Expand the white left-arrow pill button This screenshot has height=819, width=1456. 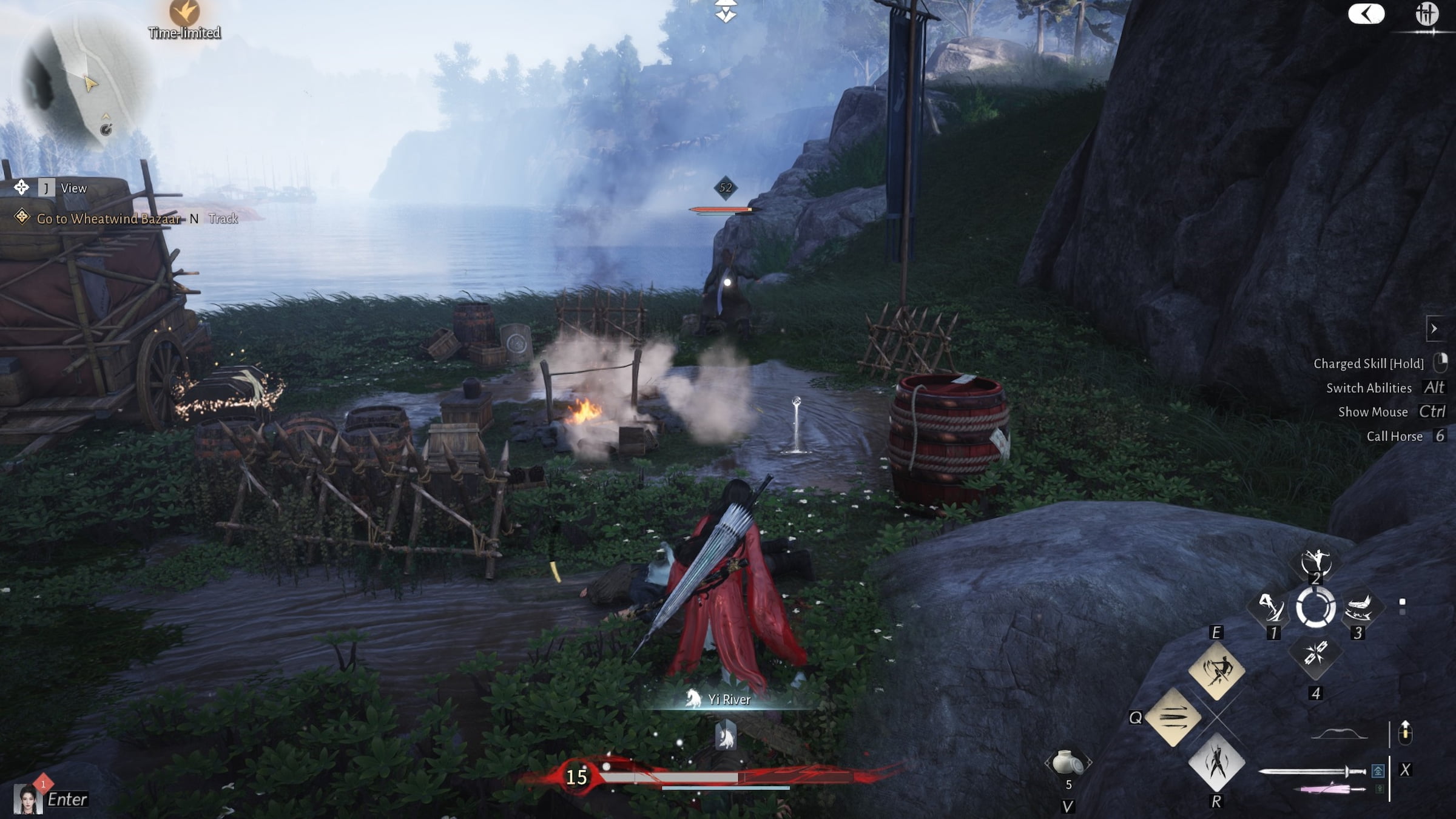coord(1366,14)
